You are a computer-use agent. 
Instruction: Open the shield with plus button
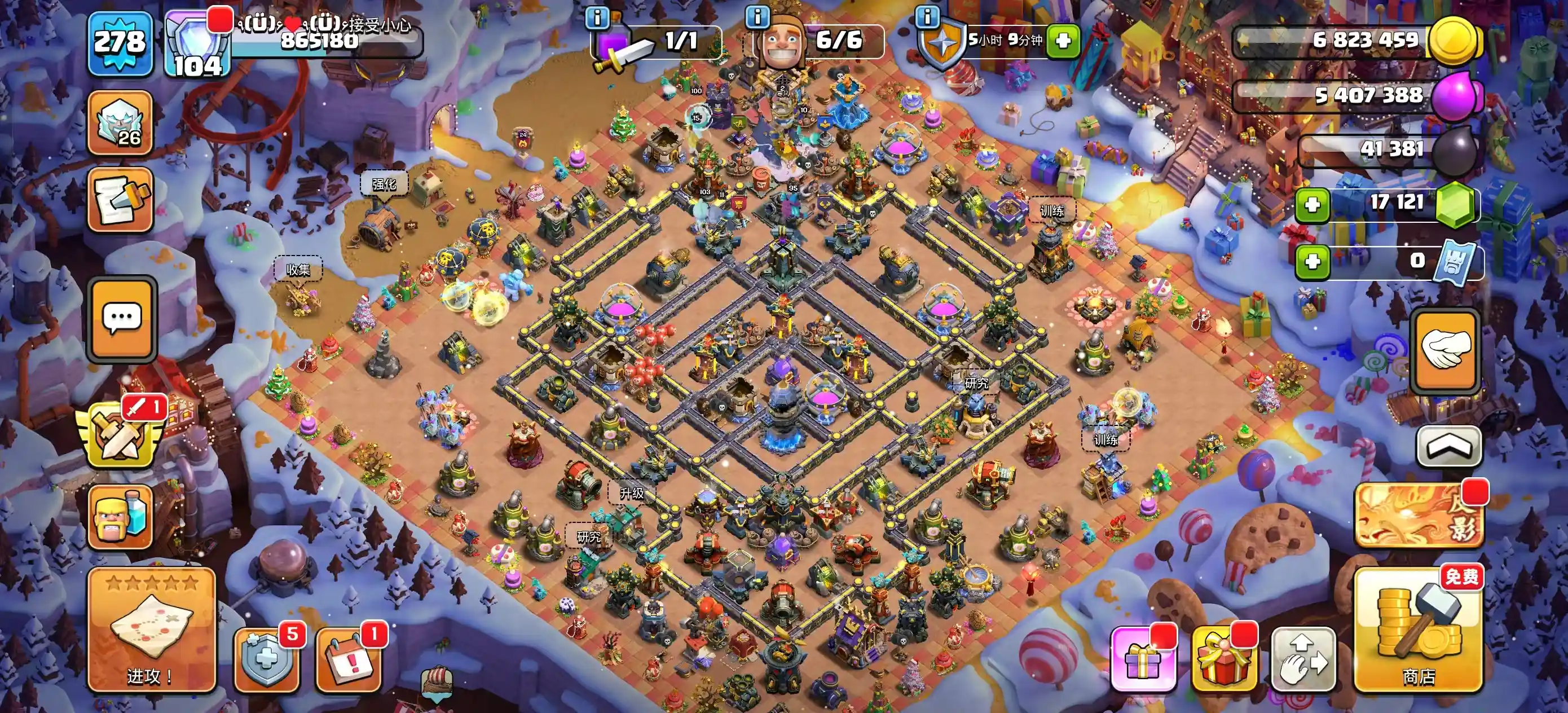(x=266, y=659)
